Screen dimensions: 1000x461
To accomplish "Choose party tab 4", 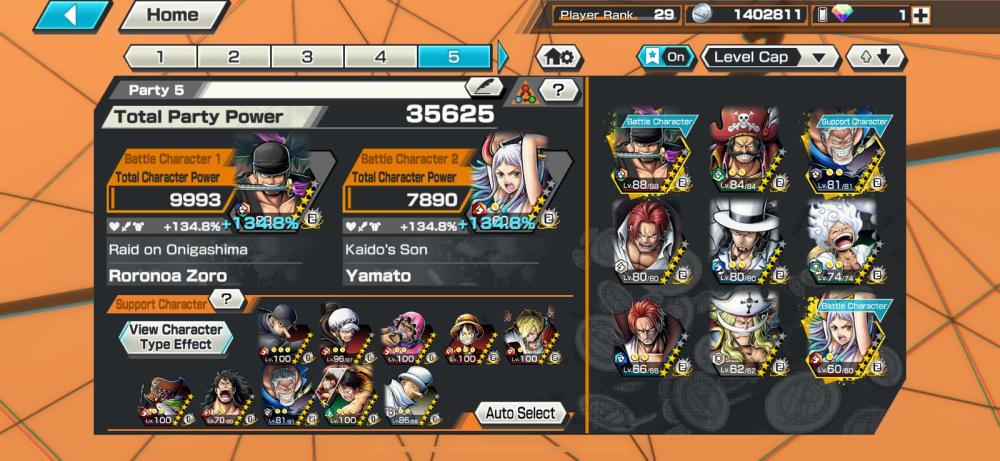I will click(380, 57).
